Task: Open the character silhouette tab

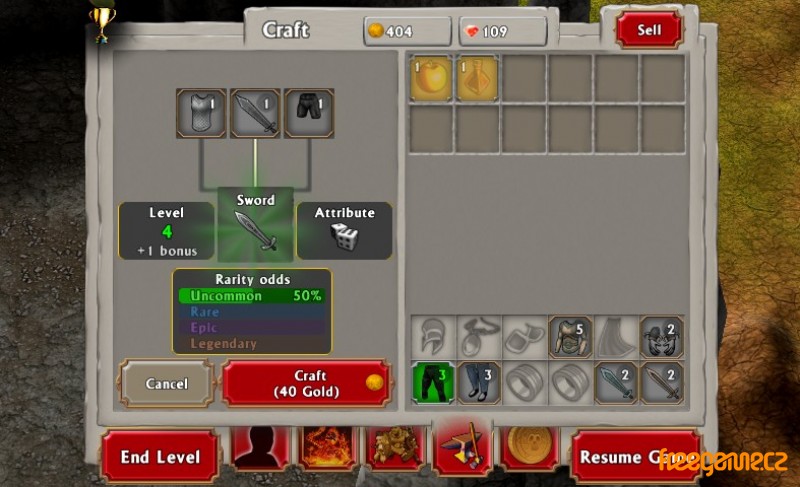Action: tap(261, 449)
